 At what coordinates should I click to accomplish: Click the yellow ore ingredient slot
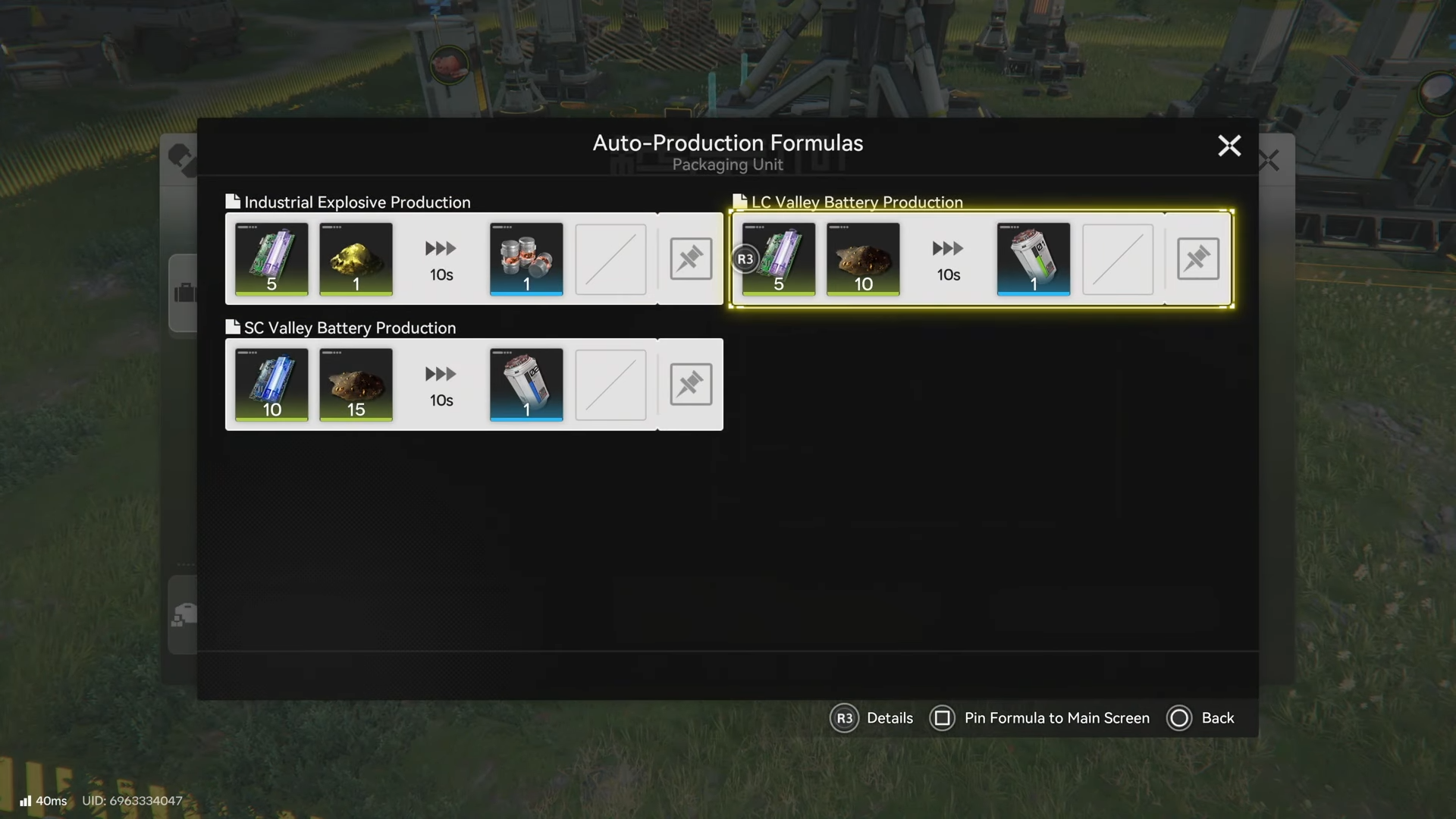pyautogui.click(x=356, y=259)
